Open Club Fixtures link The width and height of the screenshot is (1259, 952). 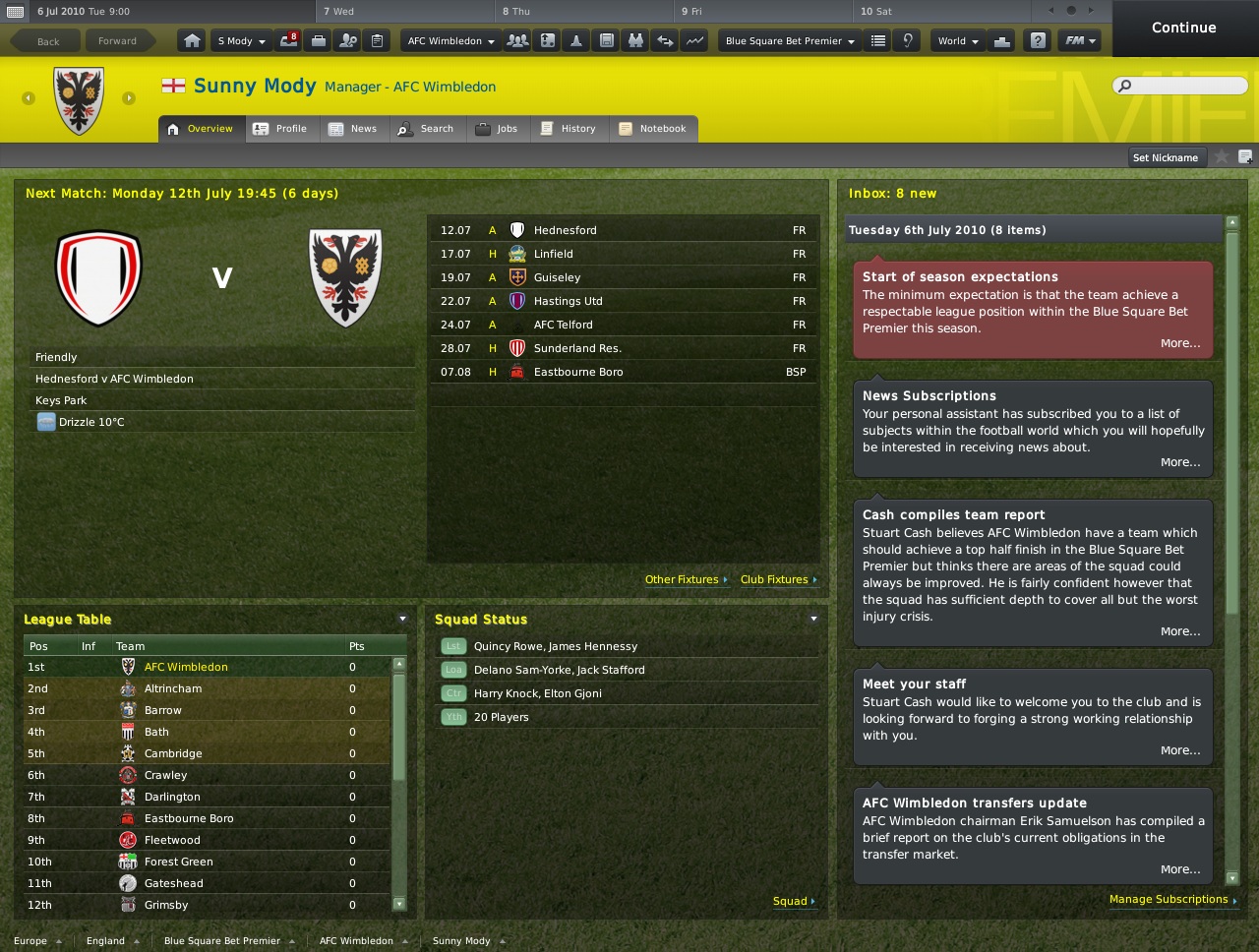pyautogui.click(x=774, y=579)
